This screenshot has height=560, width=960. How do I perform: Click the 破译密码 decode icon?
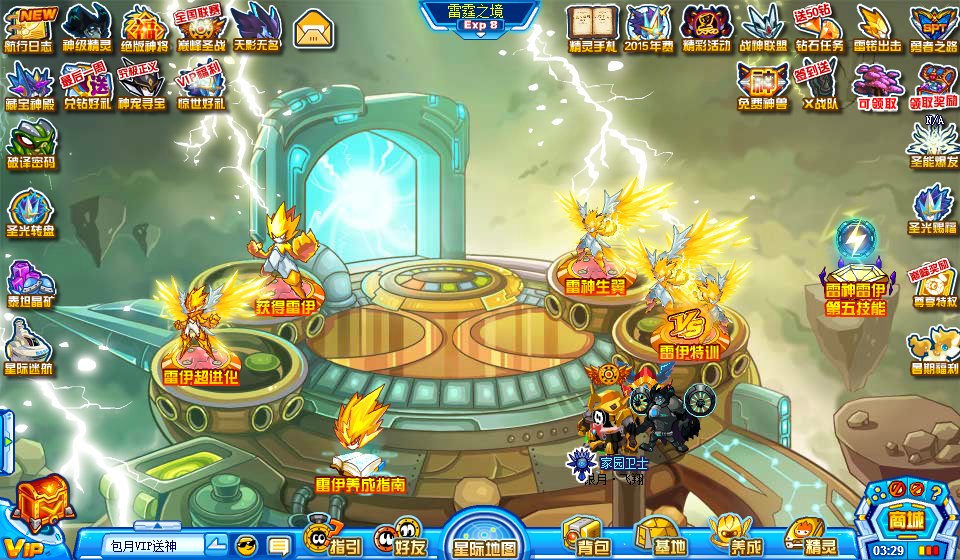click(31, 144)
